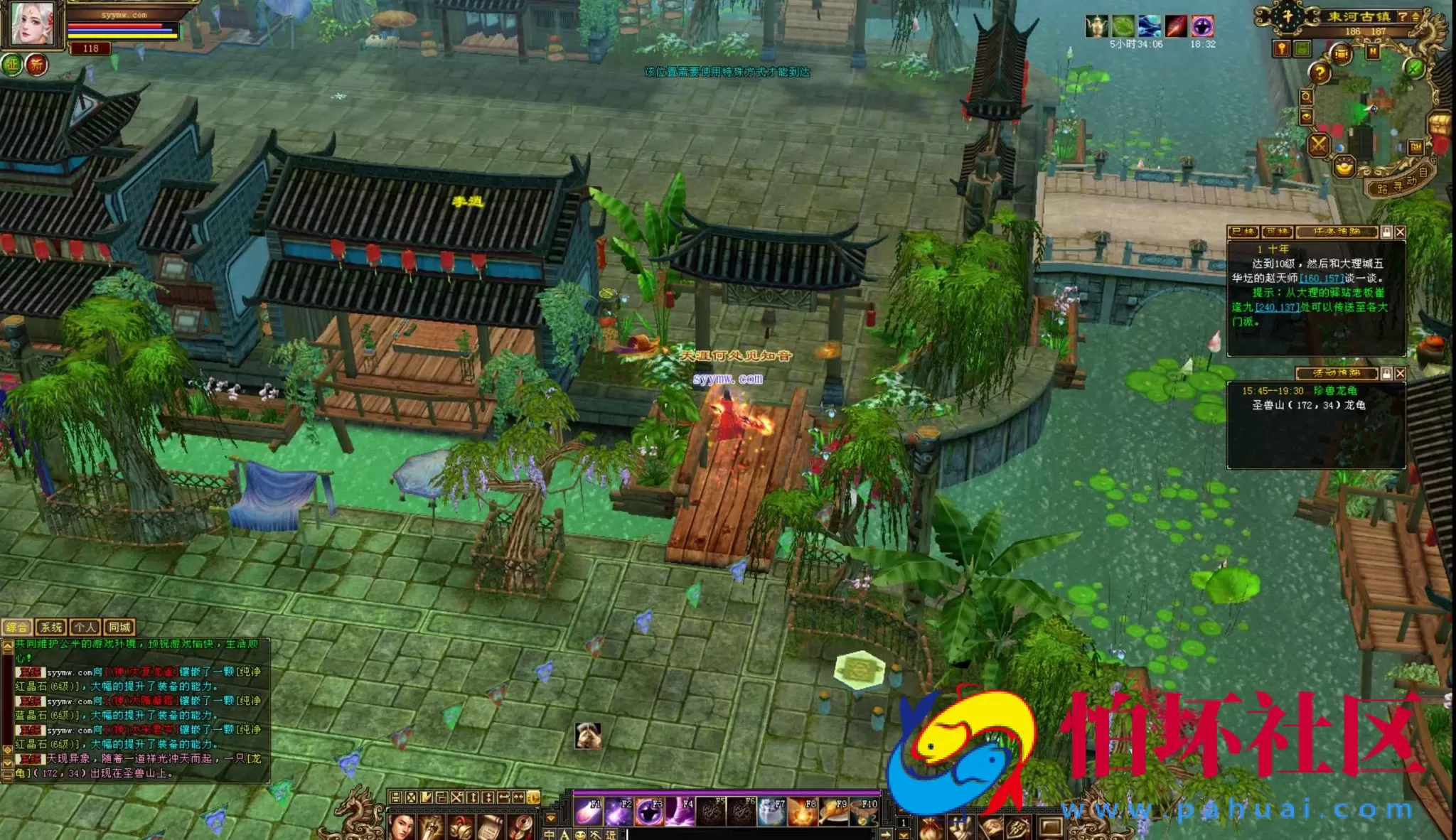Switch to the 系统 chat tab

52,628
